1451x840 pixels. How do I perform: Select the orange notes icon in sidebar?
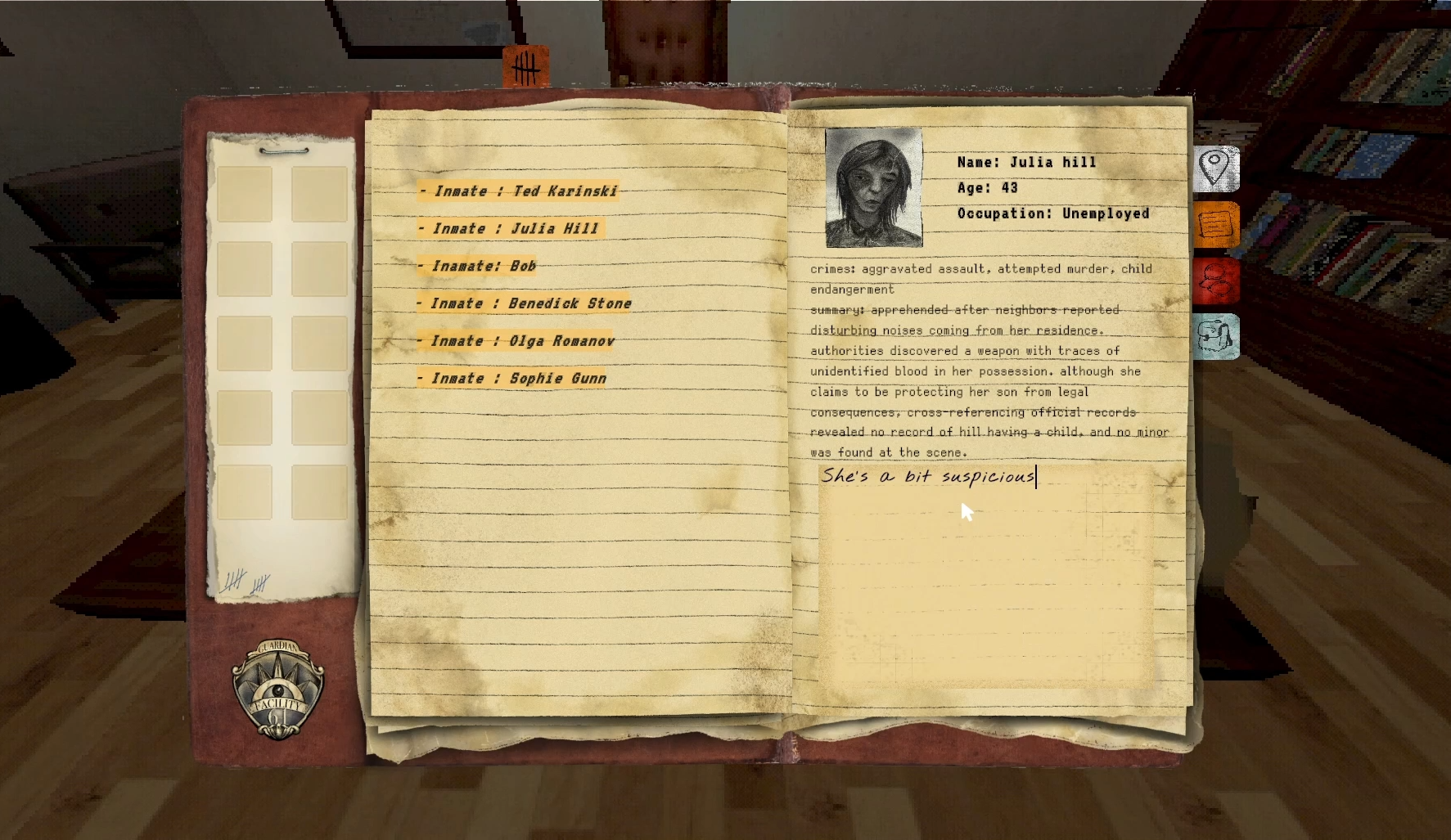click(1215, 224)
